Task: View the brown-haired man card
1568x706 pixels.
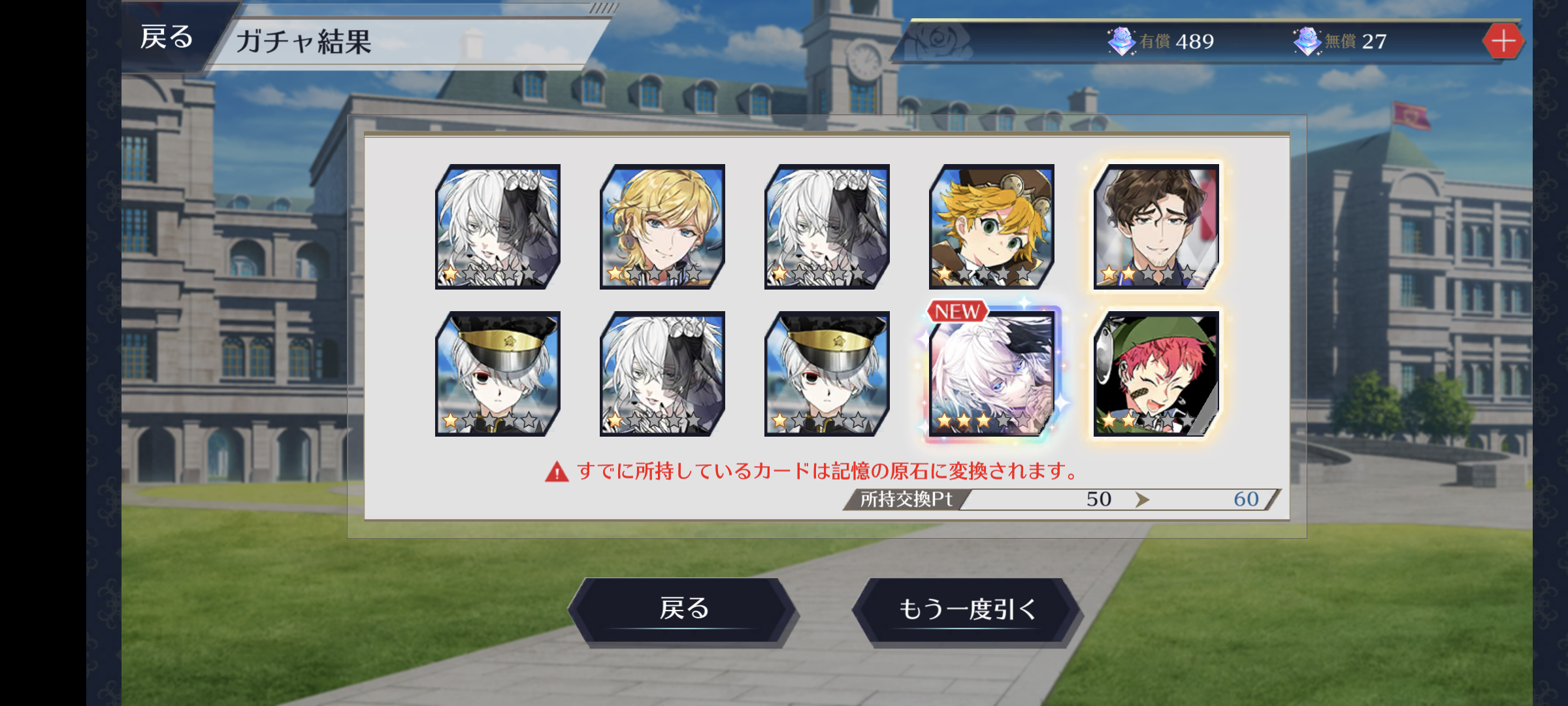Action: pyautogui.click(x=1156, y=227)
